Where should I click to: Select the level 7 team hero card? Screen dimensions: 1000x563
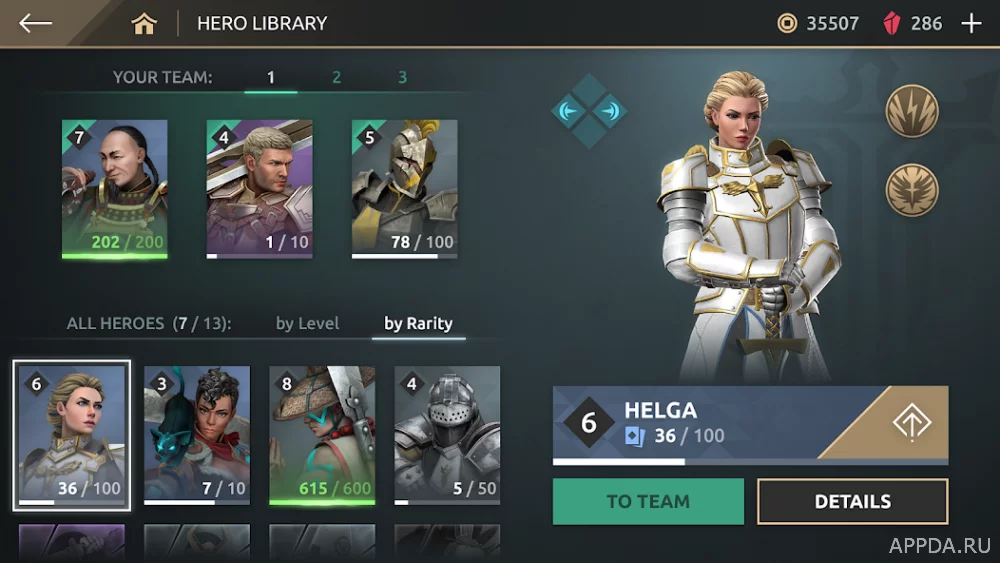[114, 189]
